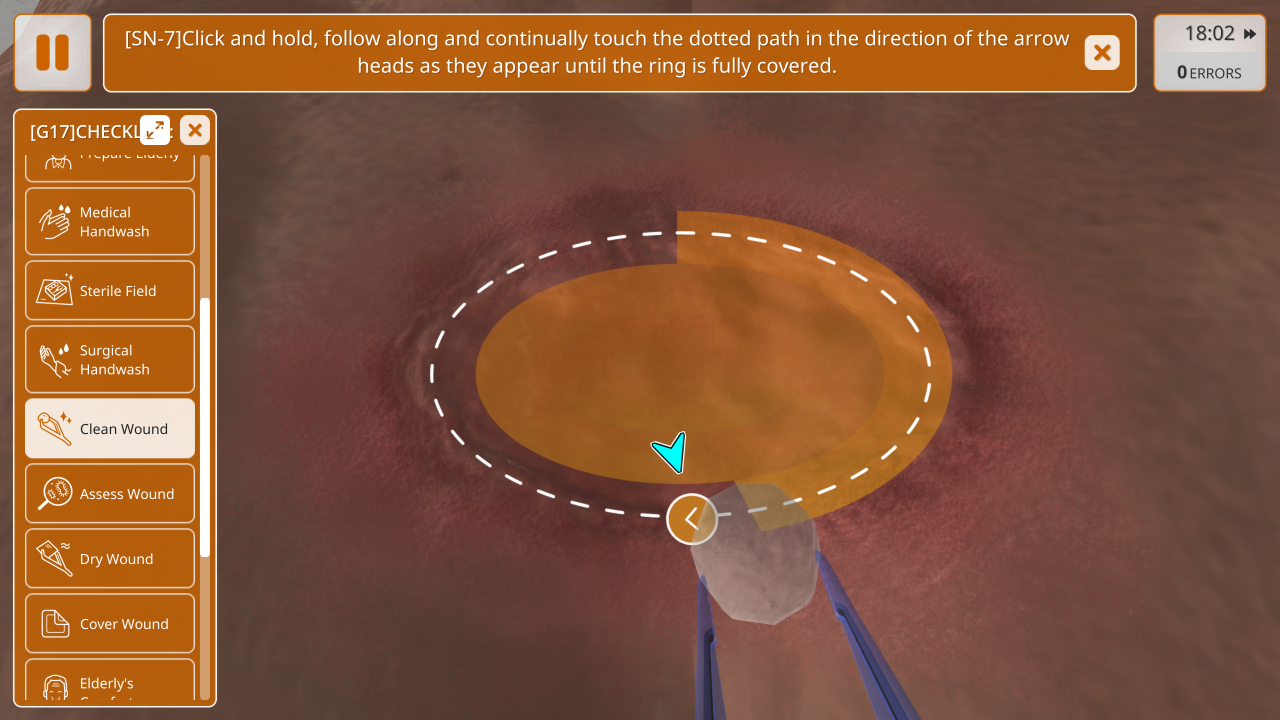Open the Assess Wound checklist step

tap(110, 494)
